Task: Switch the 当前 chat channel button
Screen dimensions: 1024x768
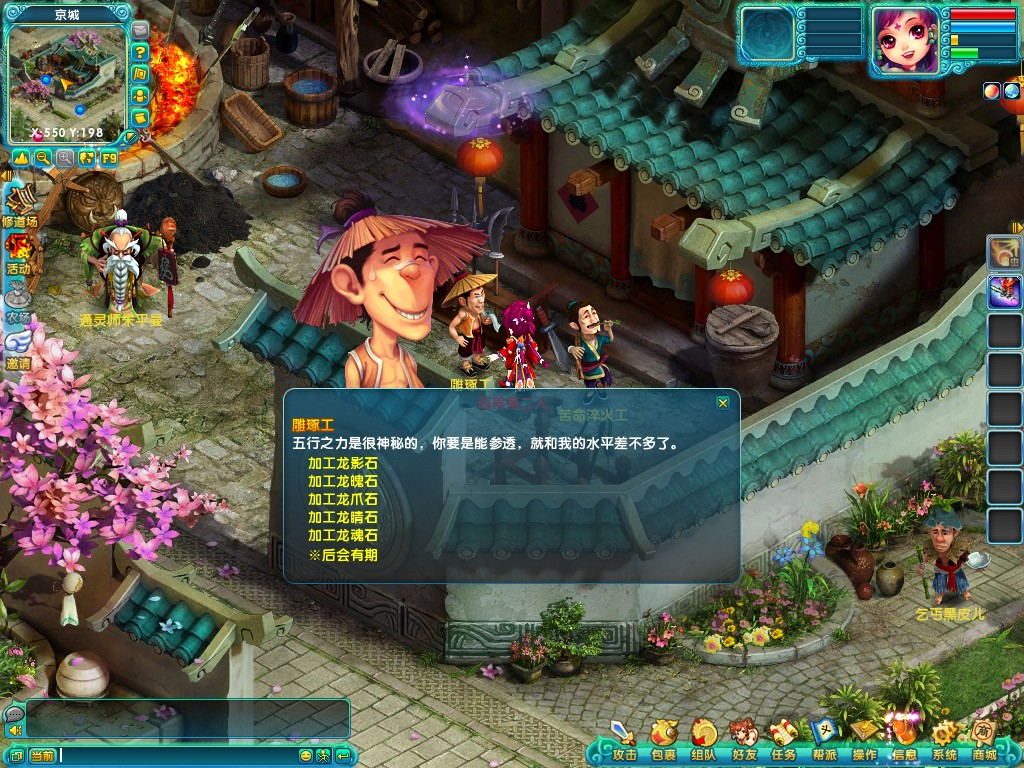Action: [42, 755]
